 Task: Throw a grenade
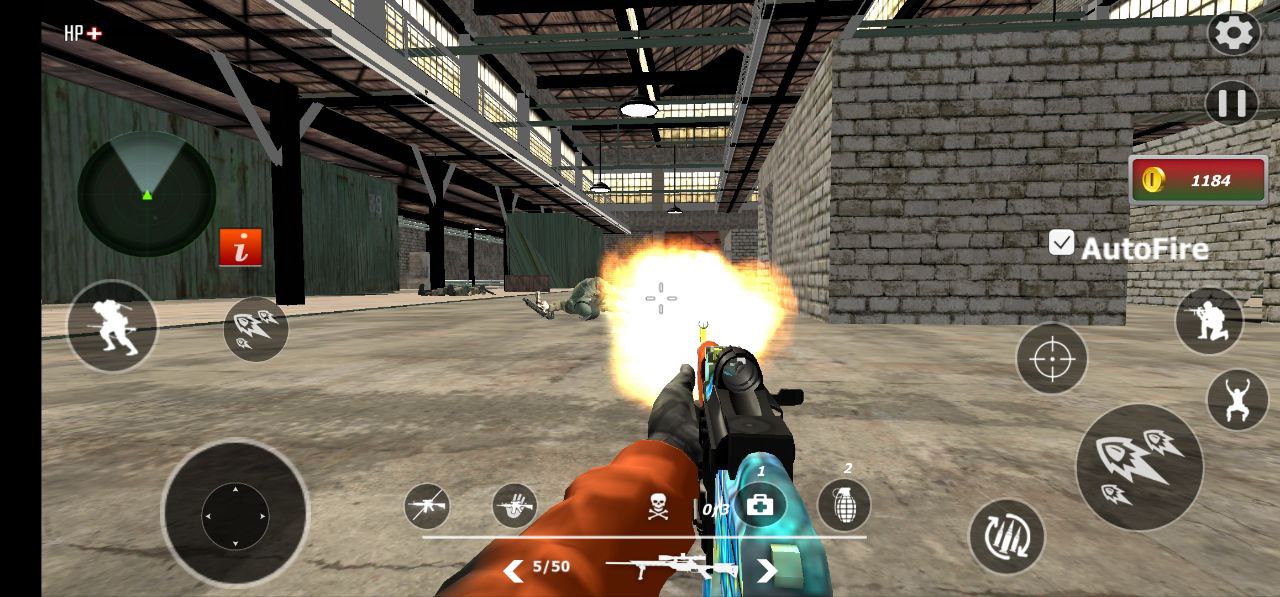(x=844, y=505)
